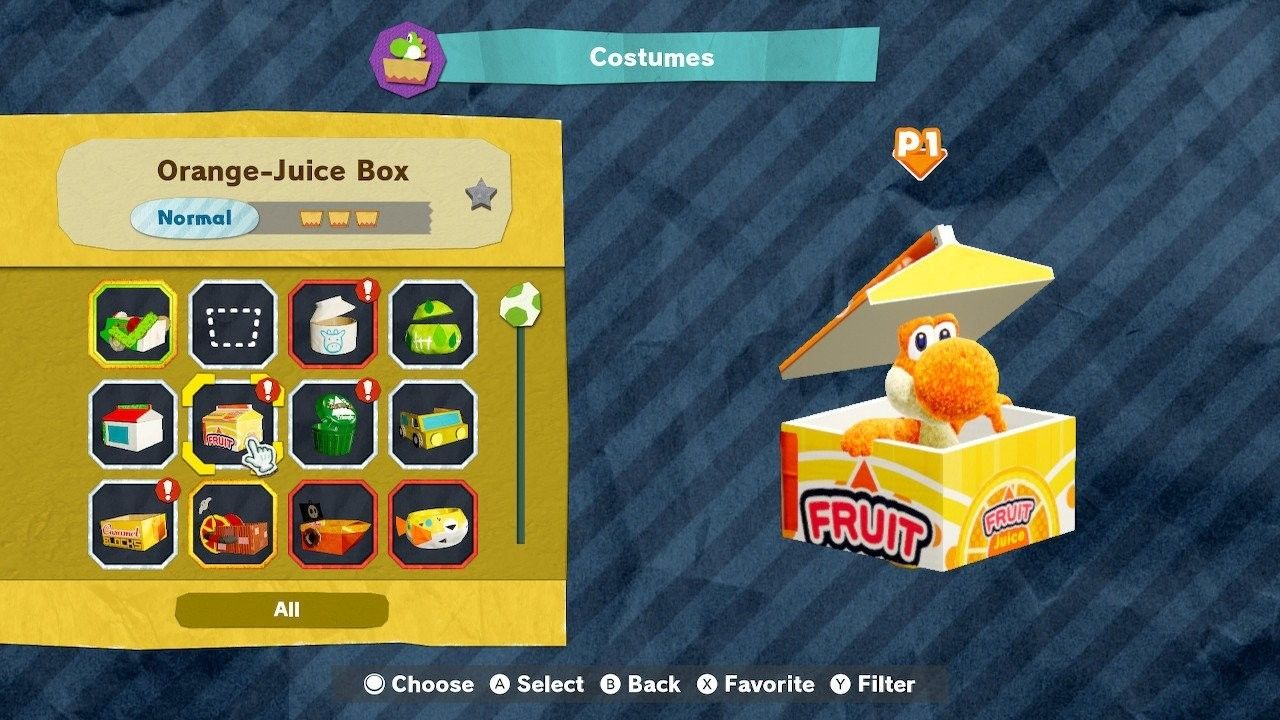Screen dimensions: 1280x720
Task: Mark costume as favorite with the star
Action: pyautogui.click(x=481, y=195)
